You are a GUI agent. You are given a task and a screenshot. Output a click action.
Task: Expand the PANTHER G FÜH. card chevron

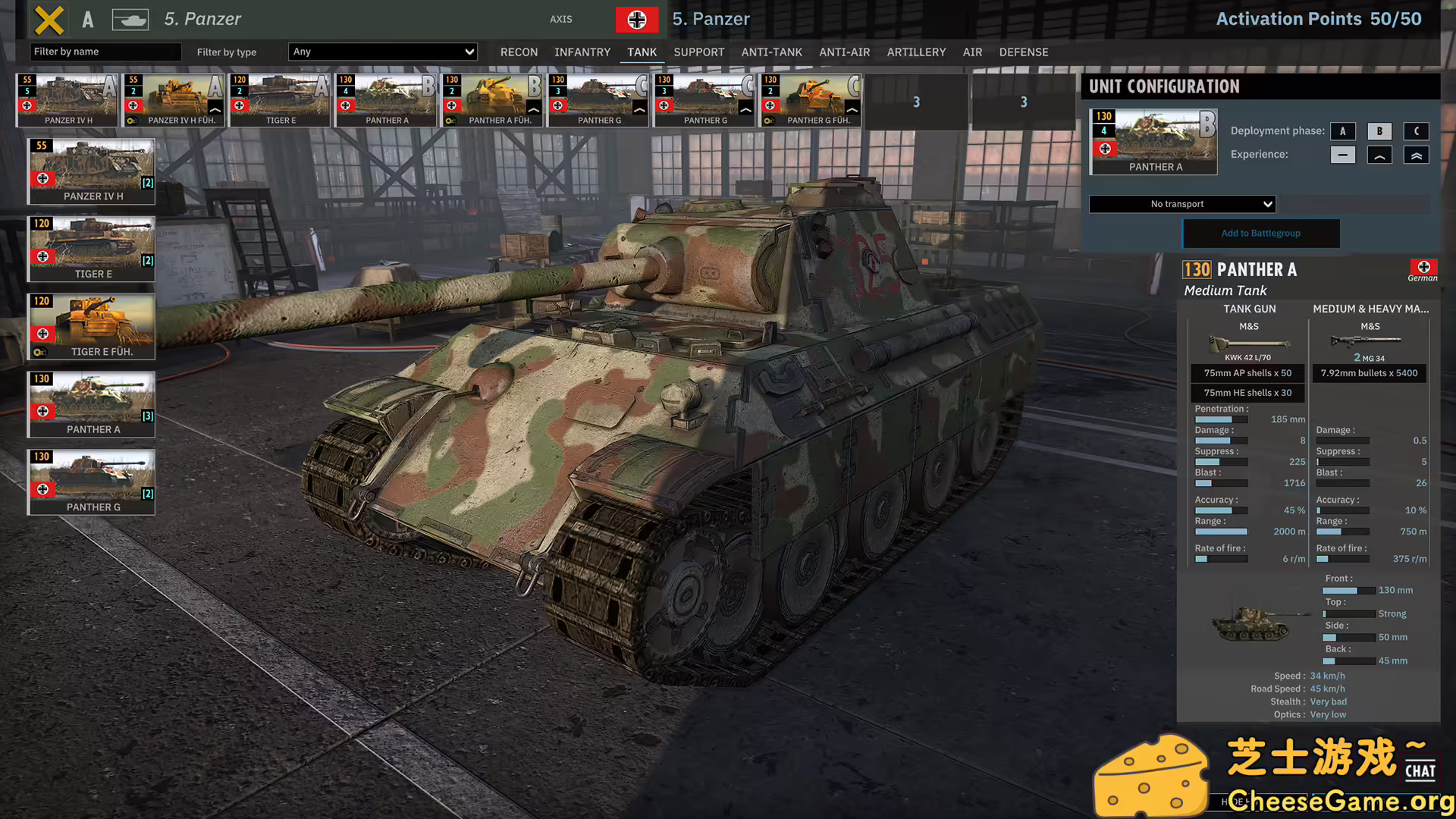pos(851,109)
